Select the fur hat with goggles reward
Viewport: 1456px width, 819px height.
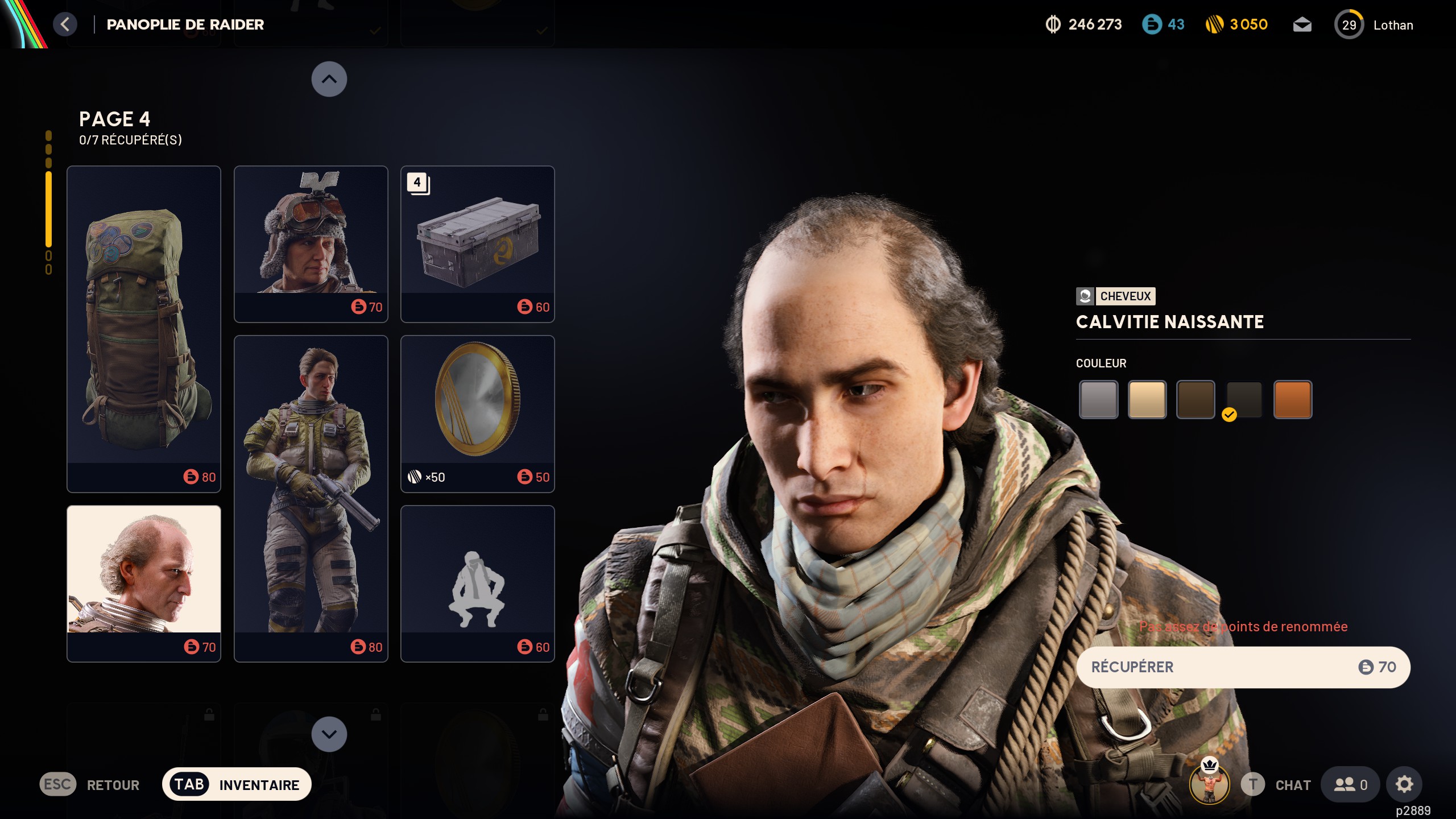tap(311, 243)
